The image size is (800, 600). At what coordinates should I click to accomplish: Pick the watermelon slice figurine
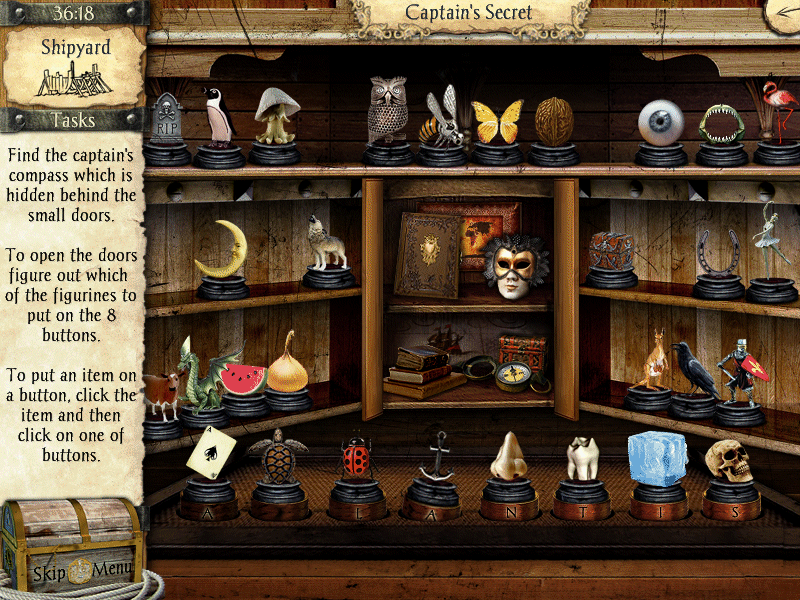point(244,378)
